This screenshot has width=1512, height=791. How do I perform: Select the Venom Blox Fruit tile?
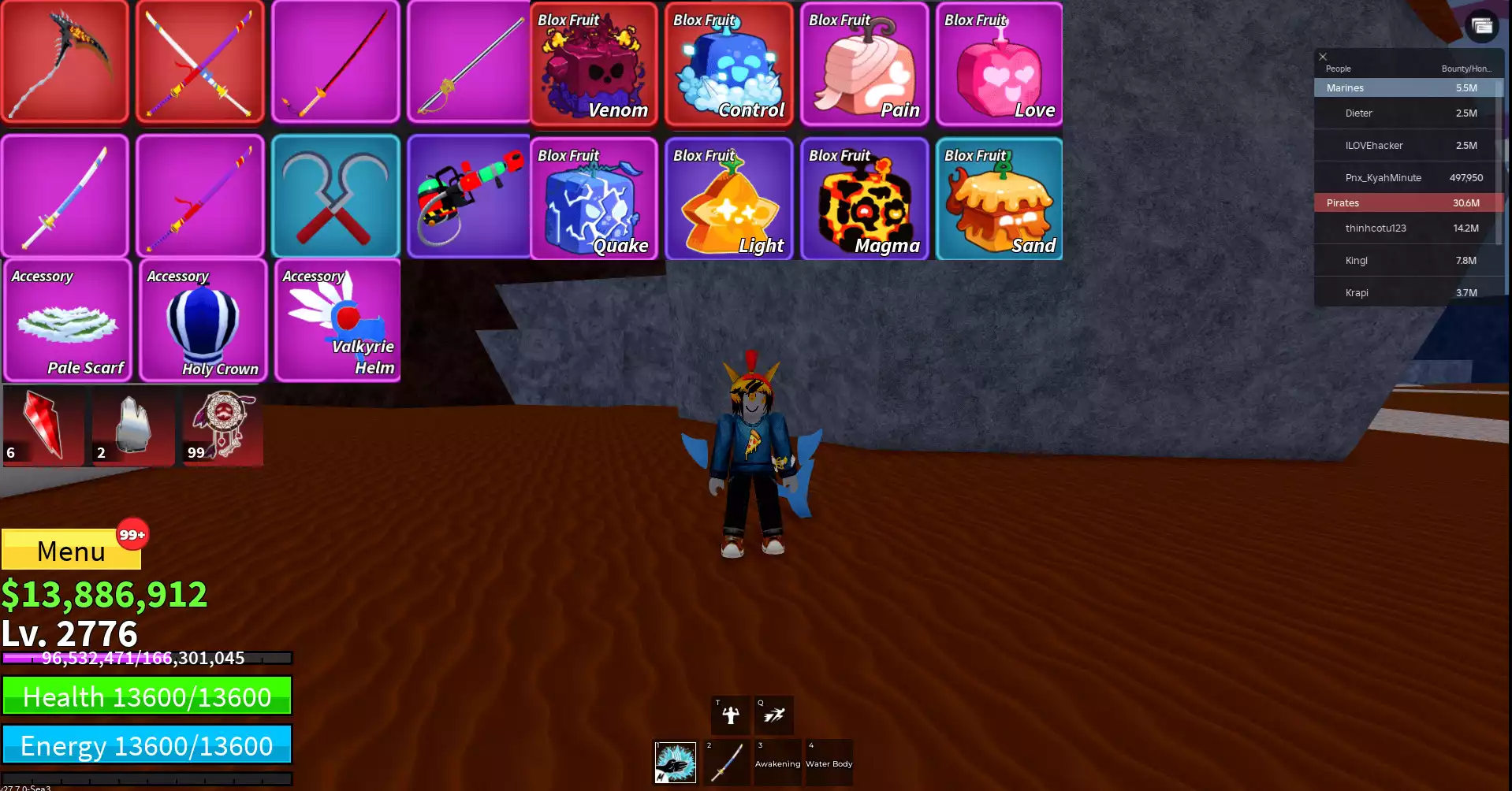coord(594,65)
